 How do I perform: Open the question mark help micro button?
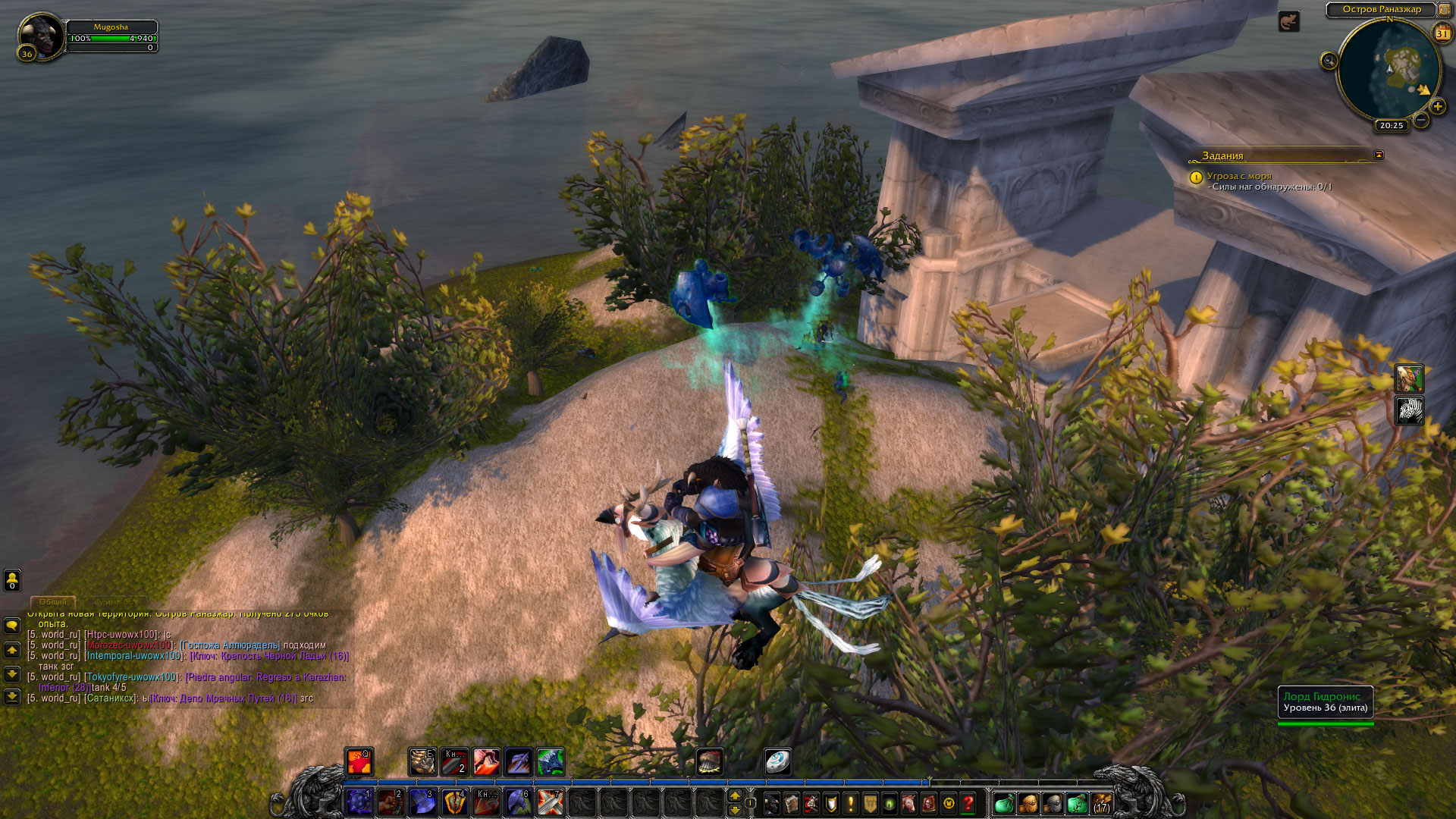tap(968, 802)
